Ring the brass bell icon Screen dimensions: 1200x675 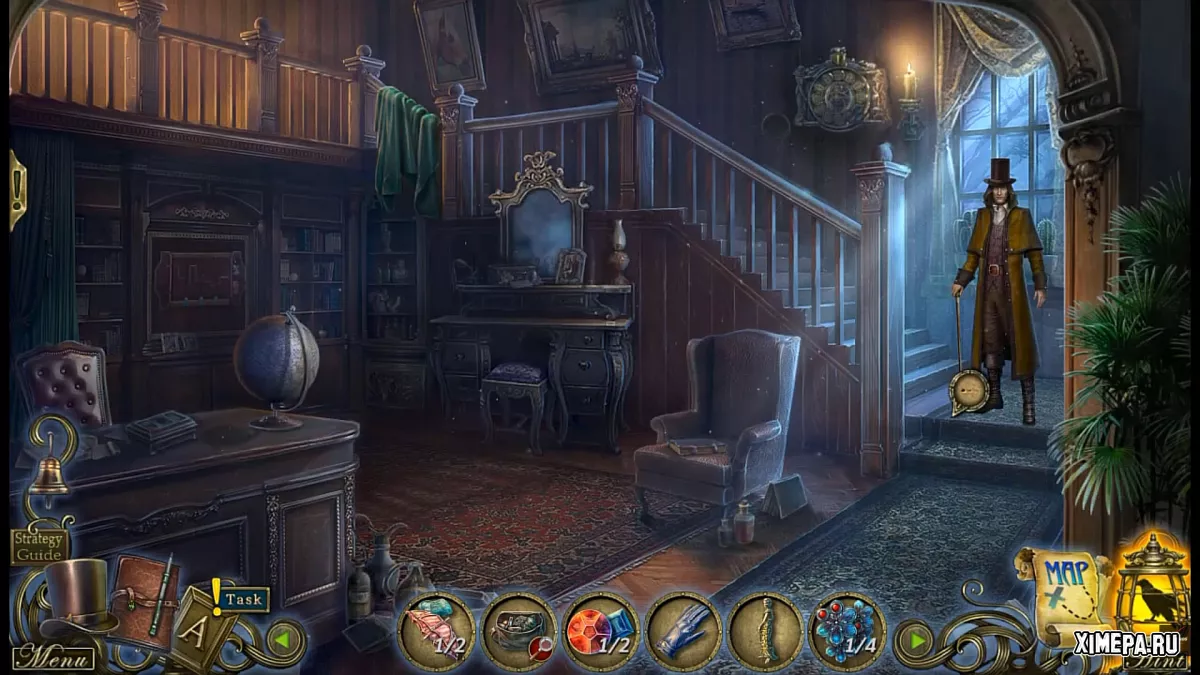[47, 477]
